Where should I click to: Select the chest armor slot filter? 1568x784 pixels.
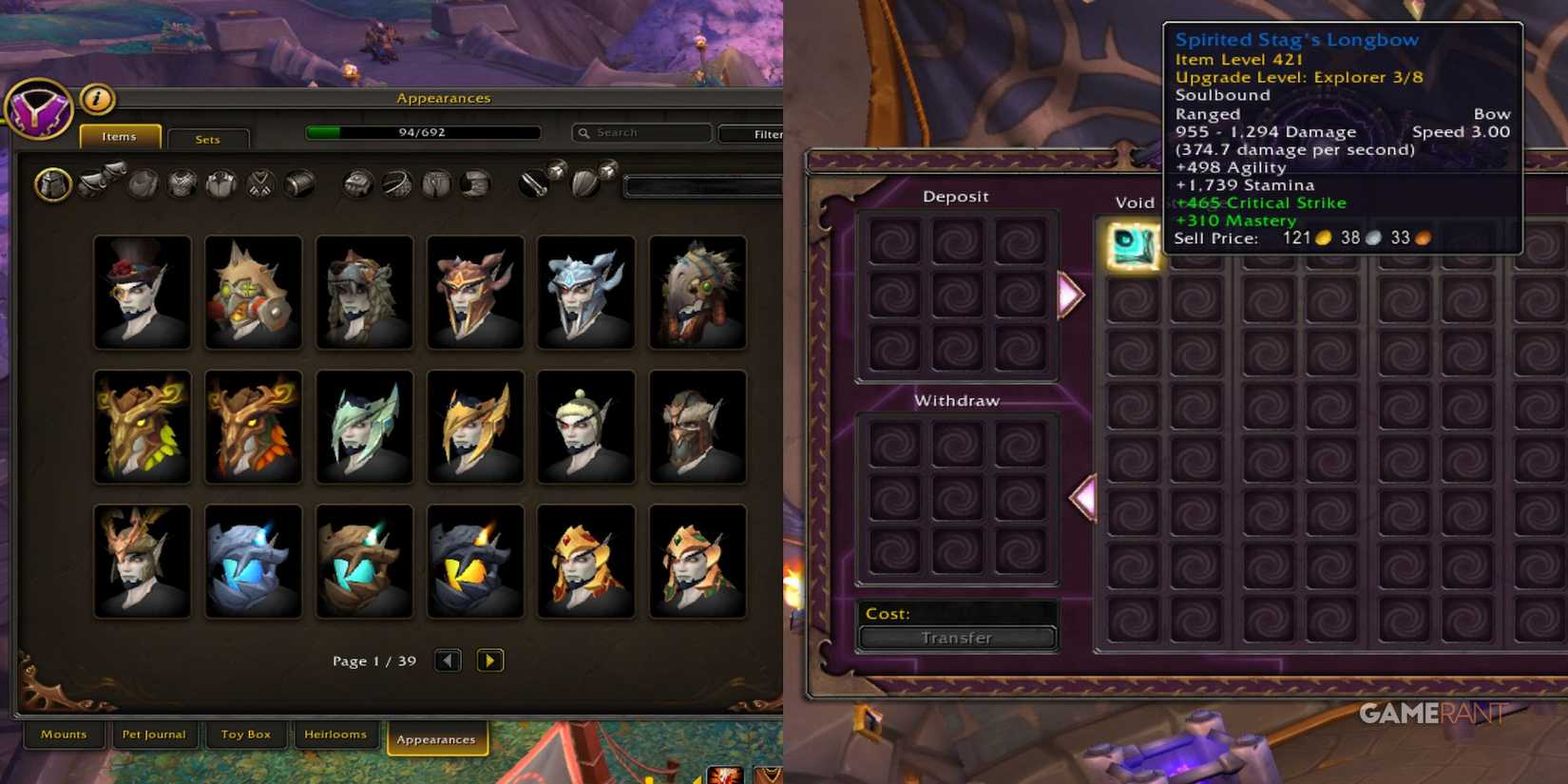(x=183, y=183)
